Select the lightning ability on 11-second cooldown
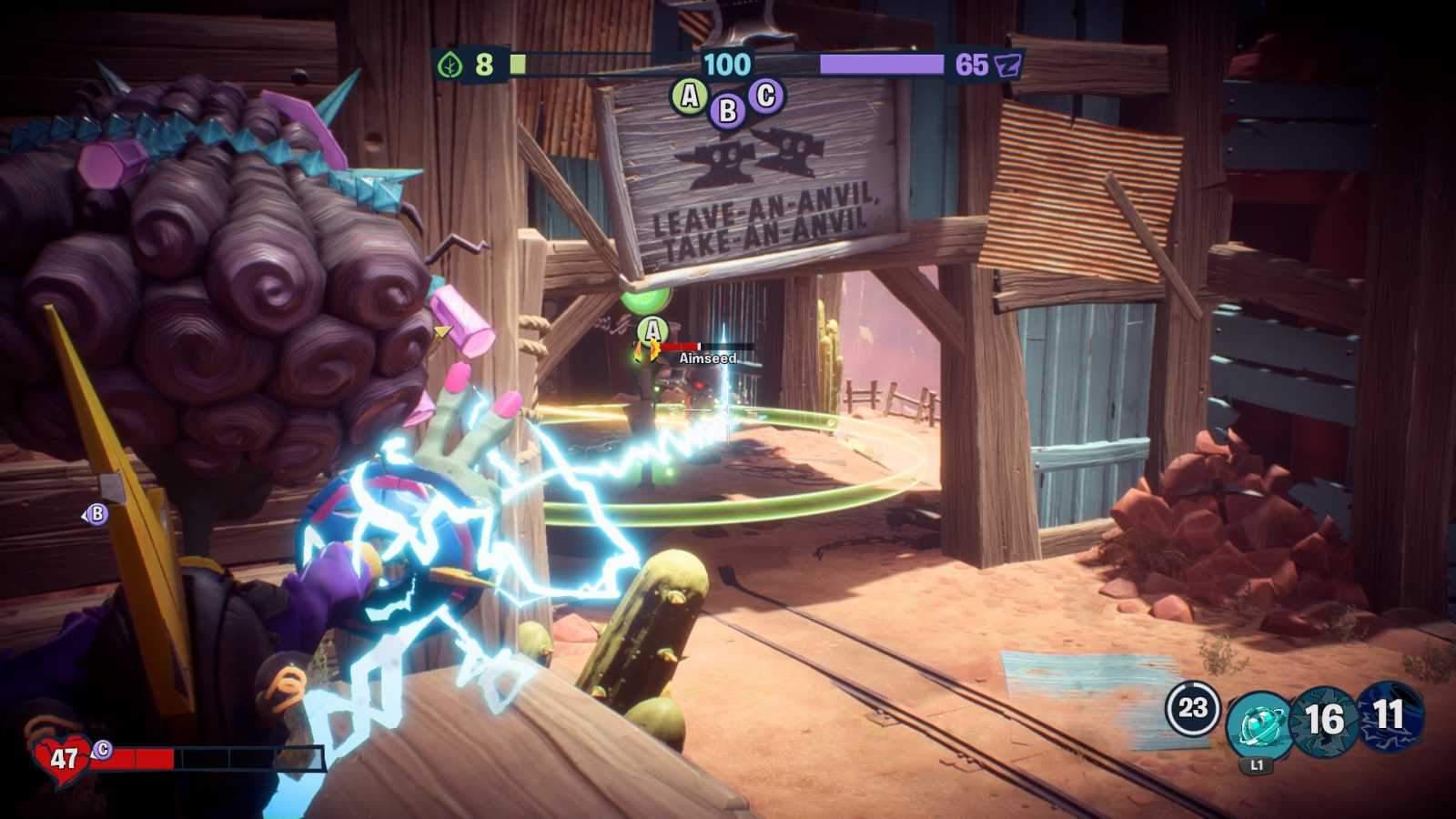 click(1390, 716)
